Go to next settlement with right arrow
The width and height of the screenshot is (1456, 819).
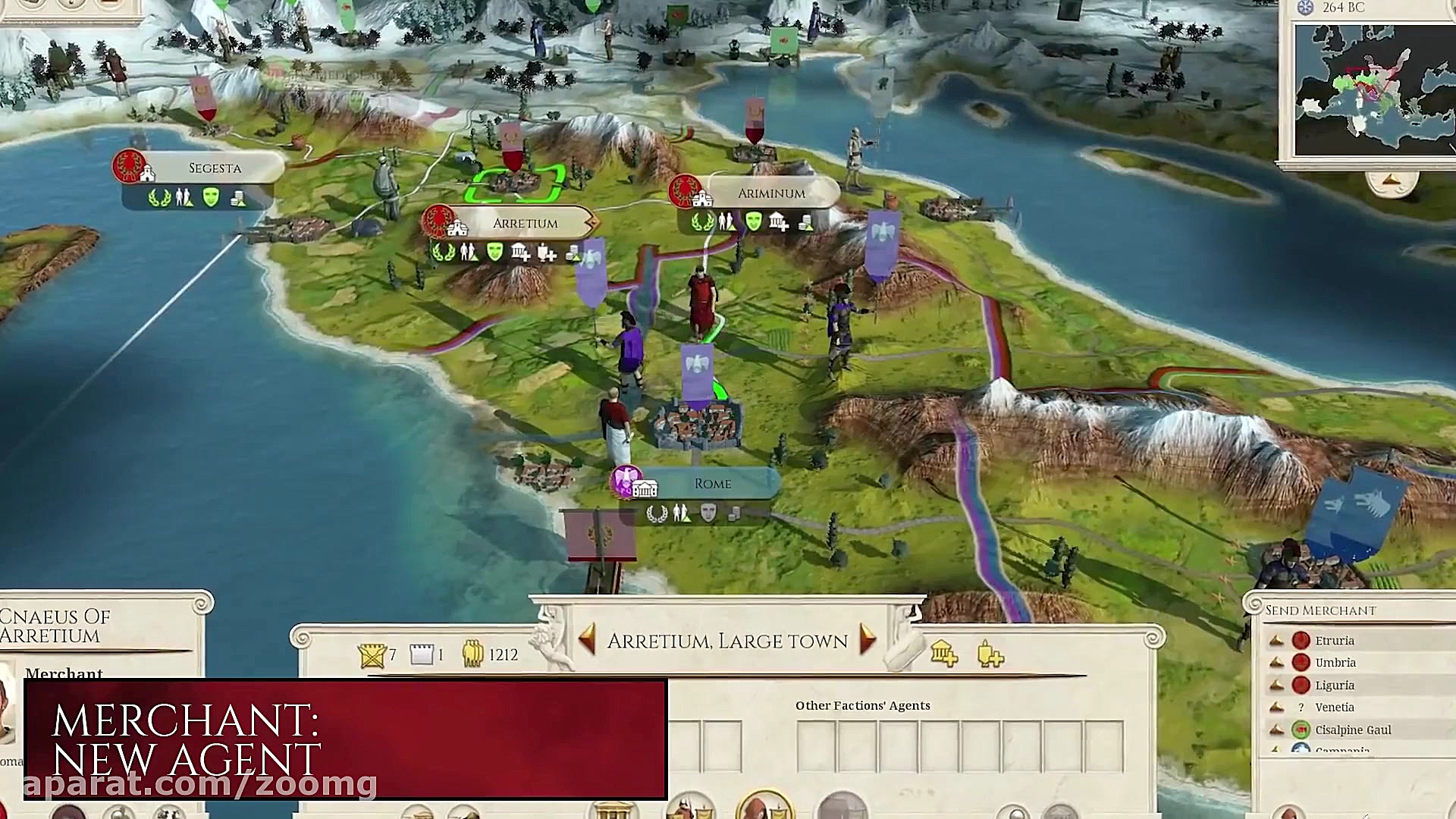click(x=868, y=640)
